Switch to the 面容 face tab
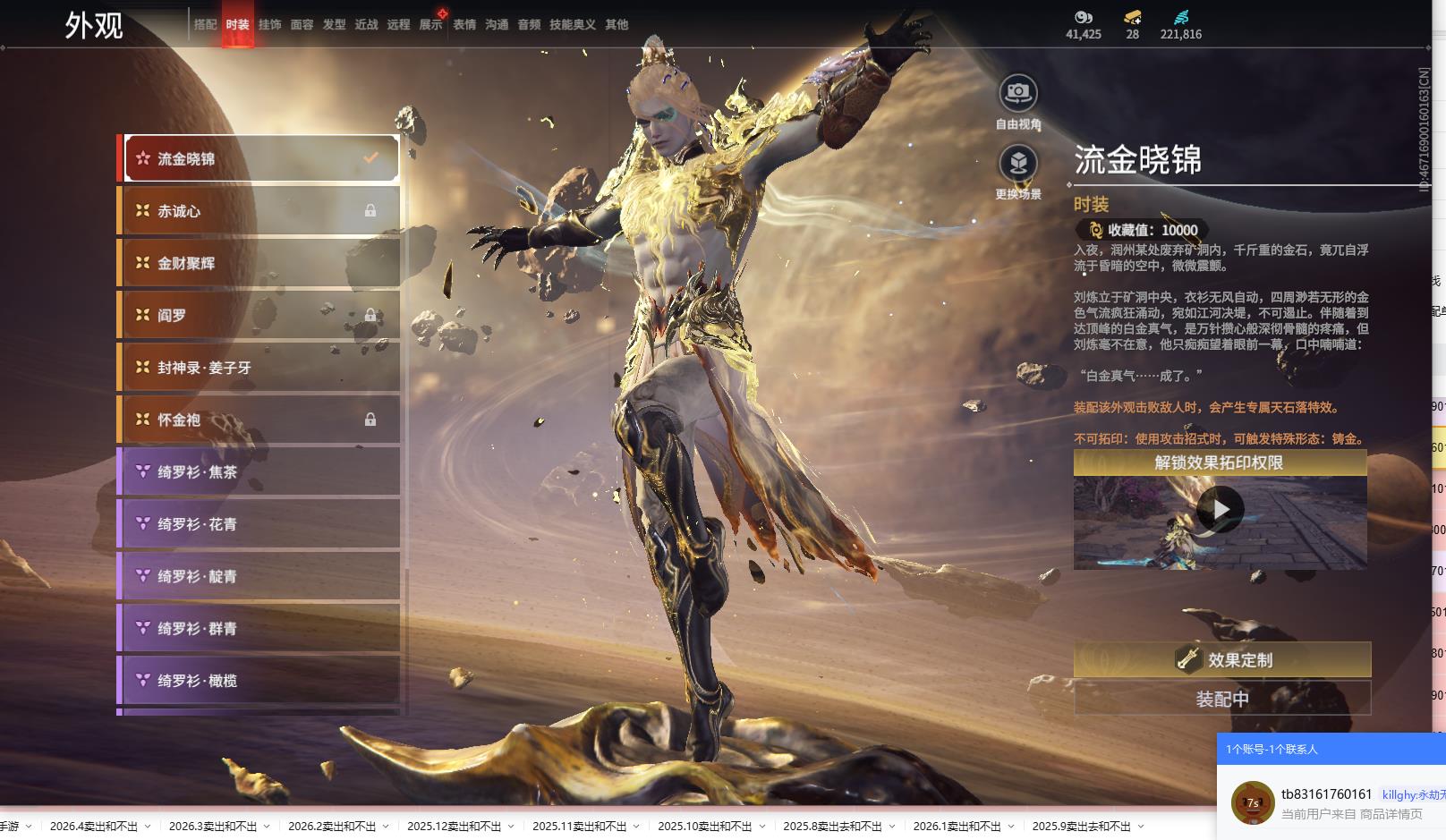The height and width of the screenshot is (840, 1446). (302, 25)
